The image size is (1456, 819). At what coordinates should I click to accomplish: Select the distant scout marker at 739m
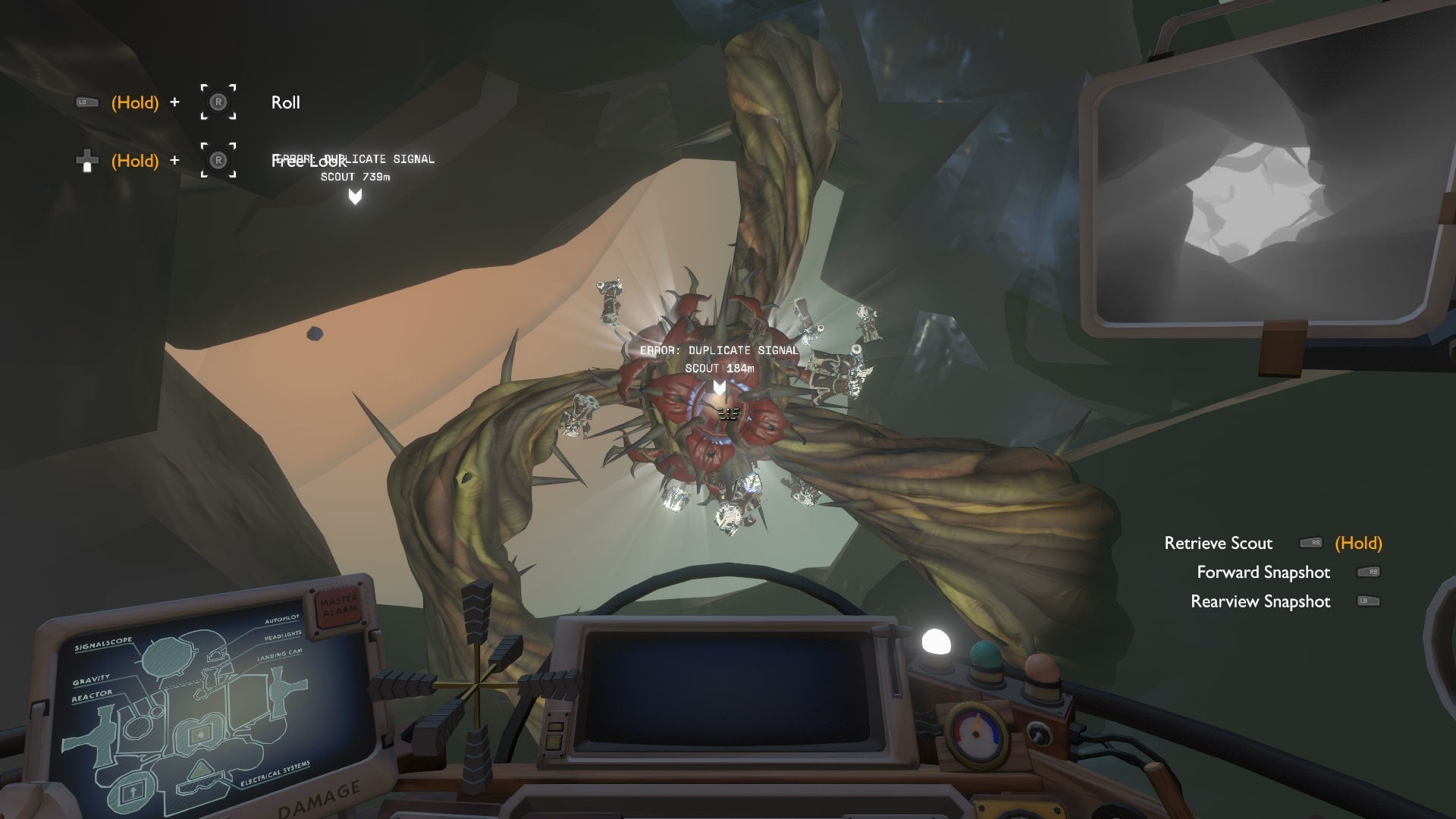(353, 197)
